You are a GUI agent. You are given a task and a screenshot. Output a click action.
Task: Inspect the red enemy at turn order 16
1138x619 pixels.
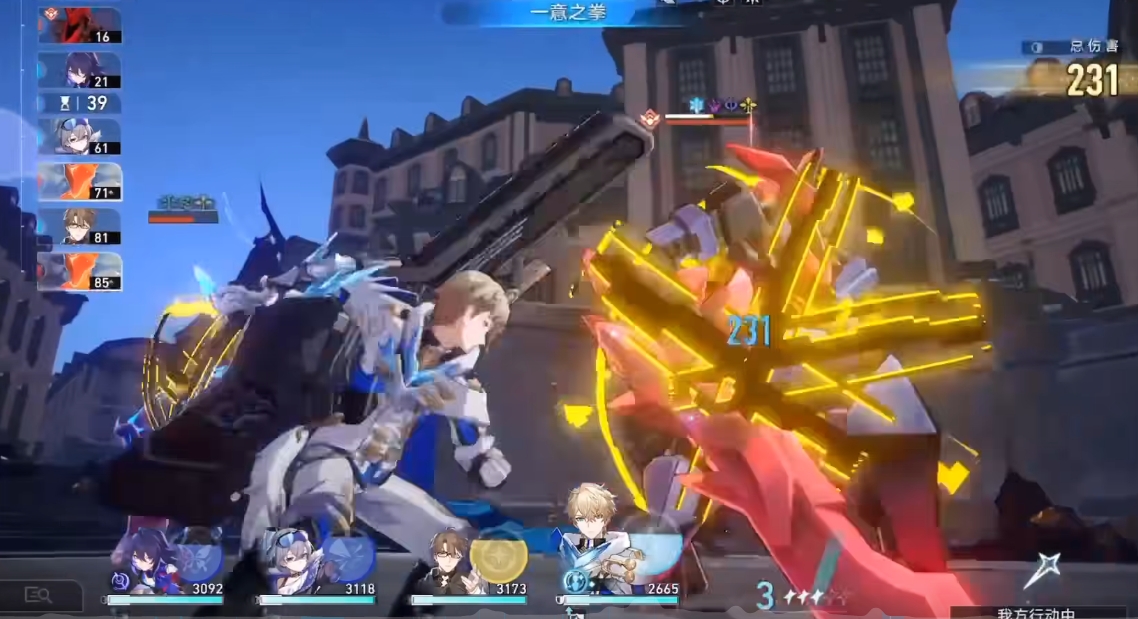pyautogui.click(x=79, y=26)
